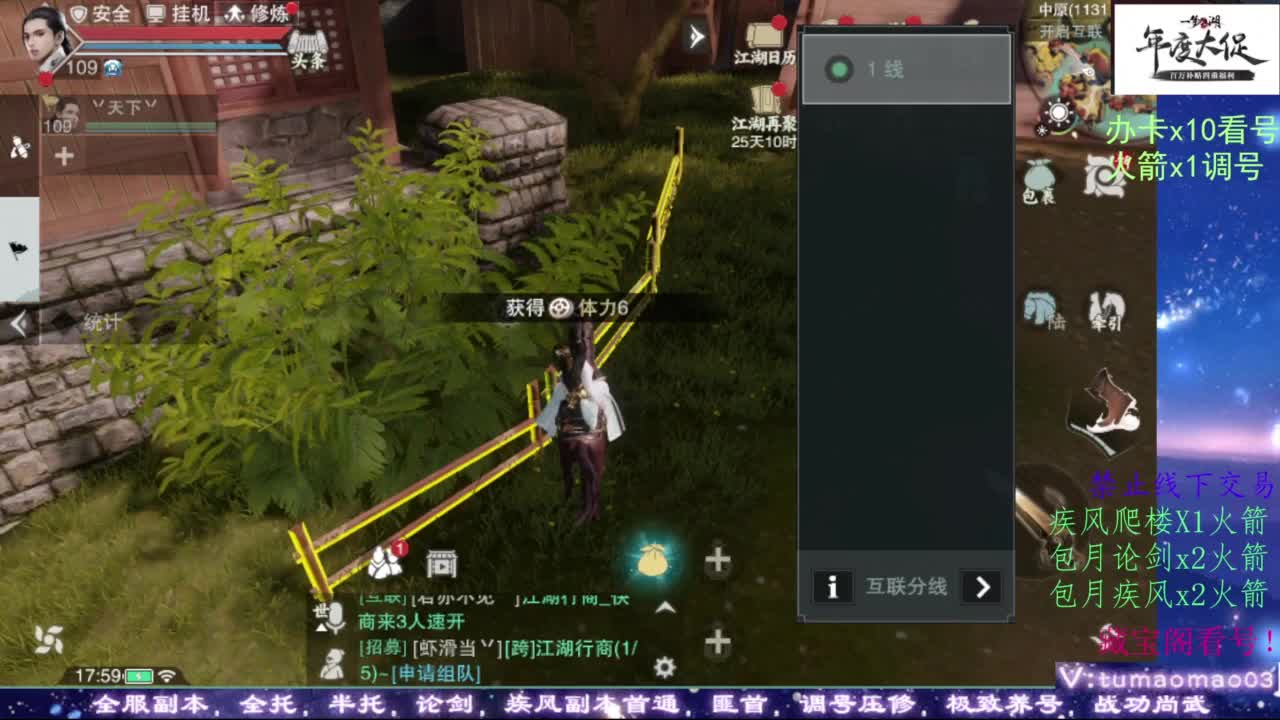Image resolution: width=1280 pixels, height=720 pixels.
Task: Collapse the left 统计 panel arrow
Action: (17, 322)
